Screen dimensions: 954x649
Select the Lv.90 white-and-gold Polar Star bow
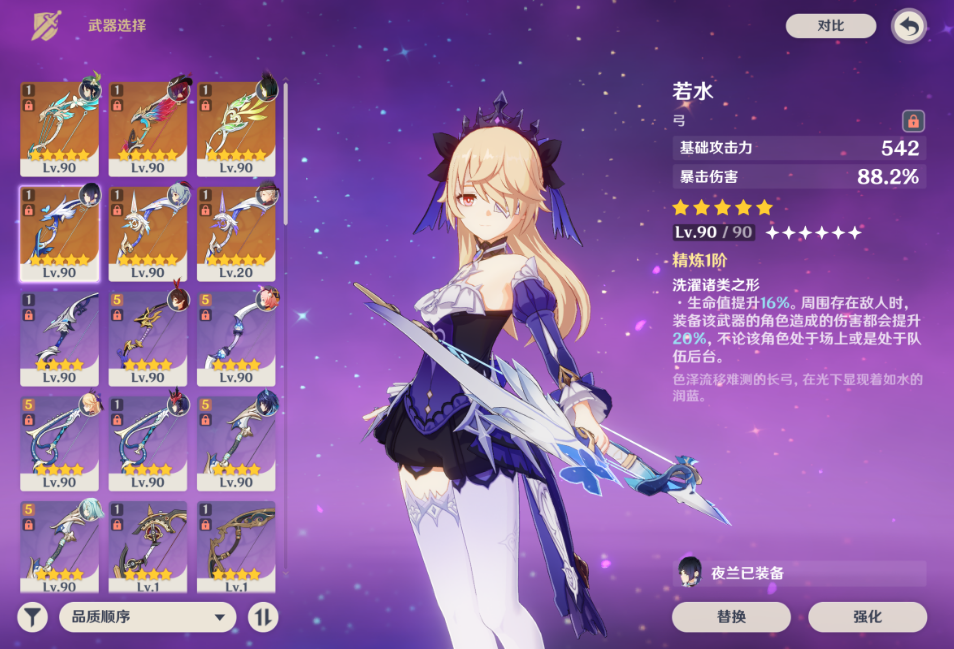coord(148,233)
